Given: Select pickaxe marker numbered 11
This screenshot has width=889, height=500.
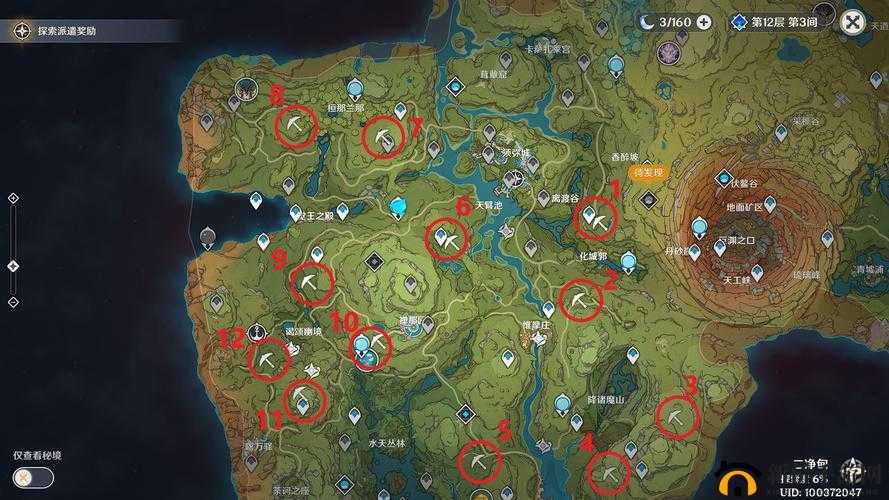Looking at the screenshot, I should pos(302,402).
